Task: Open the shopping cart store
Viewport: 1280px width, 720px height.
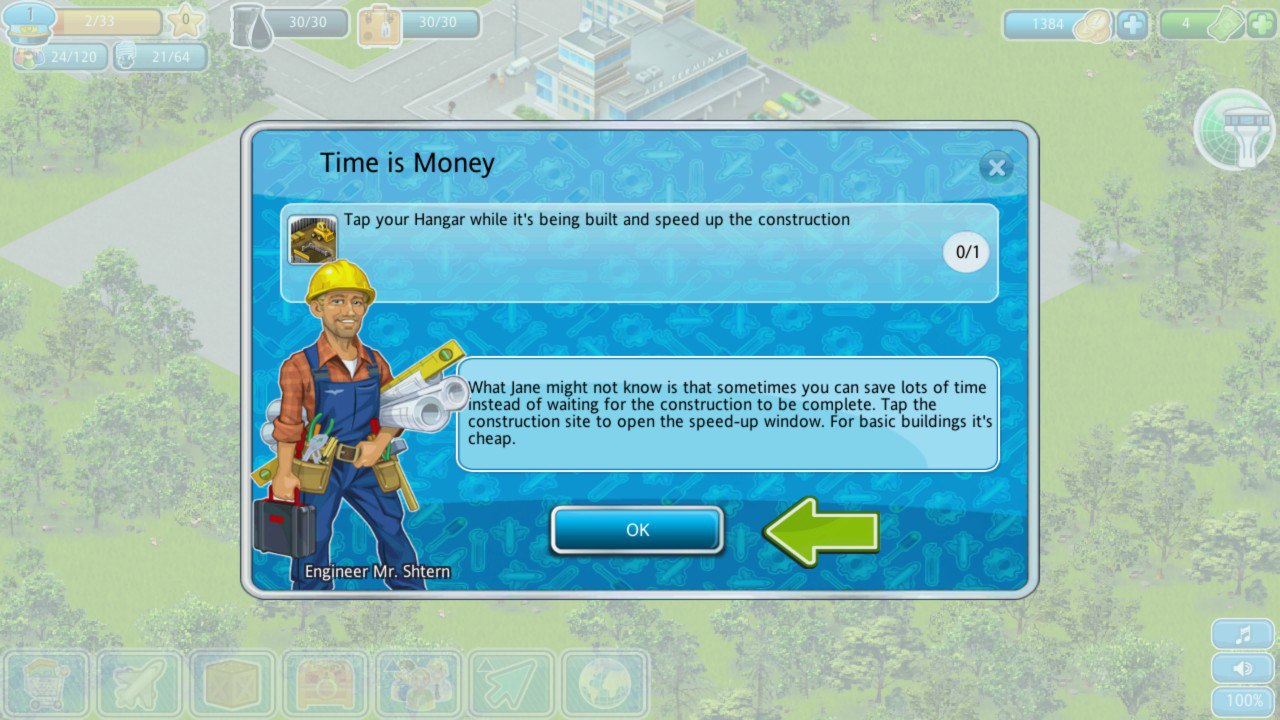Action: pos(46,686)
